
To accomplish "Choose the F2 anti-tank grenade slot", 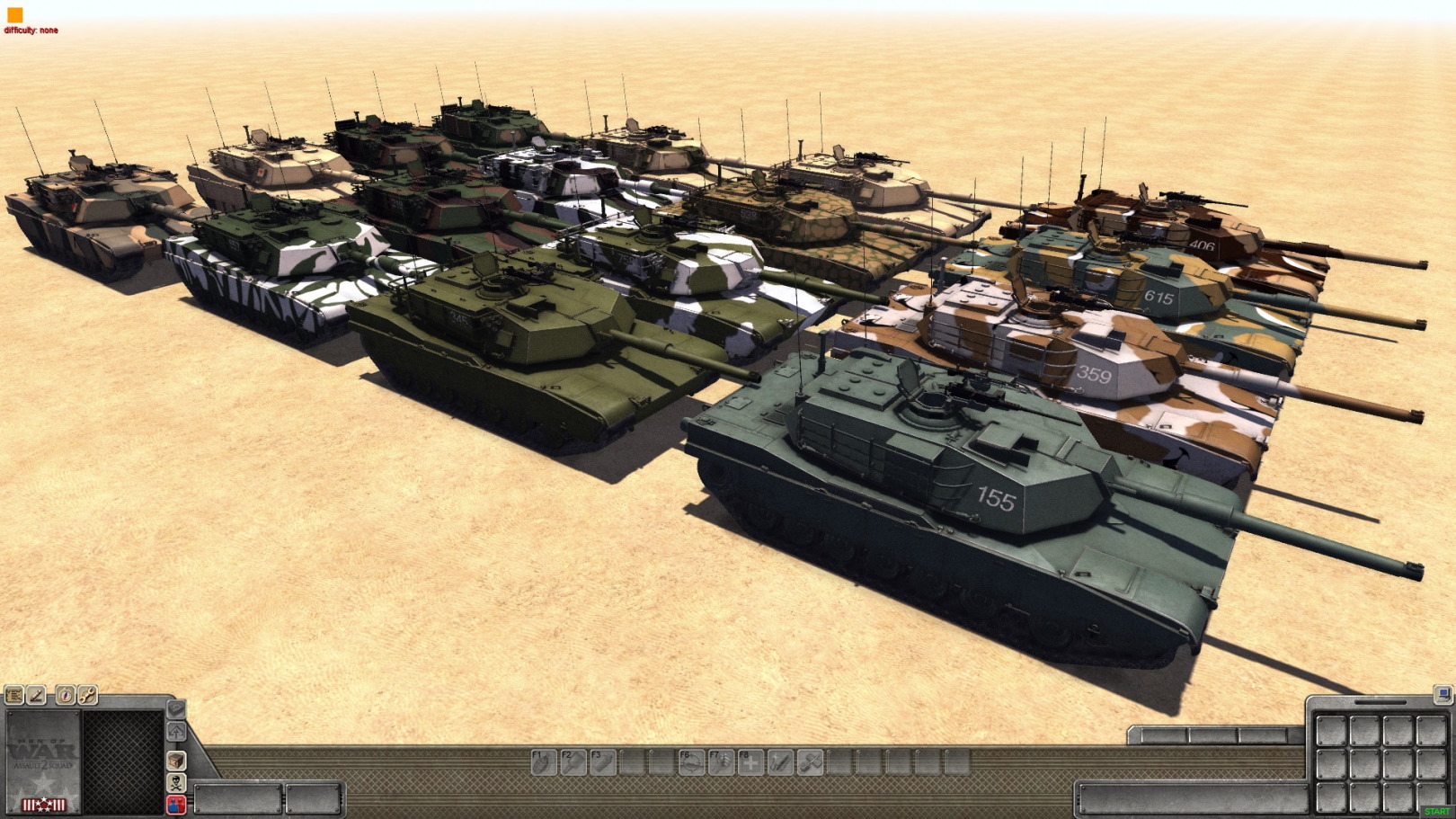I will [x=573, y=762].
